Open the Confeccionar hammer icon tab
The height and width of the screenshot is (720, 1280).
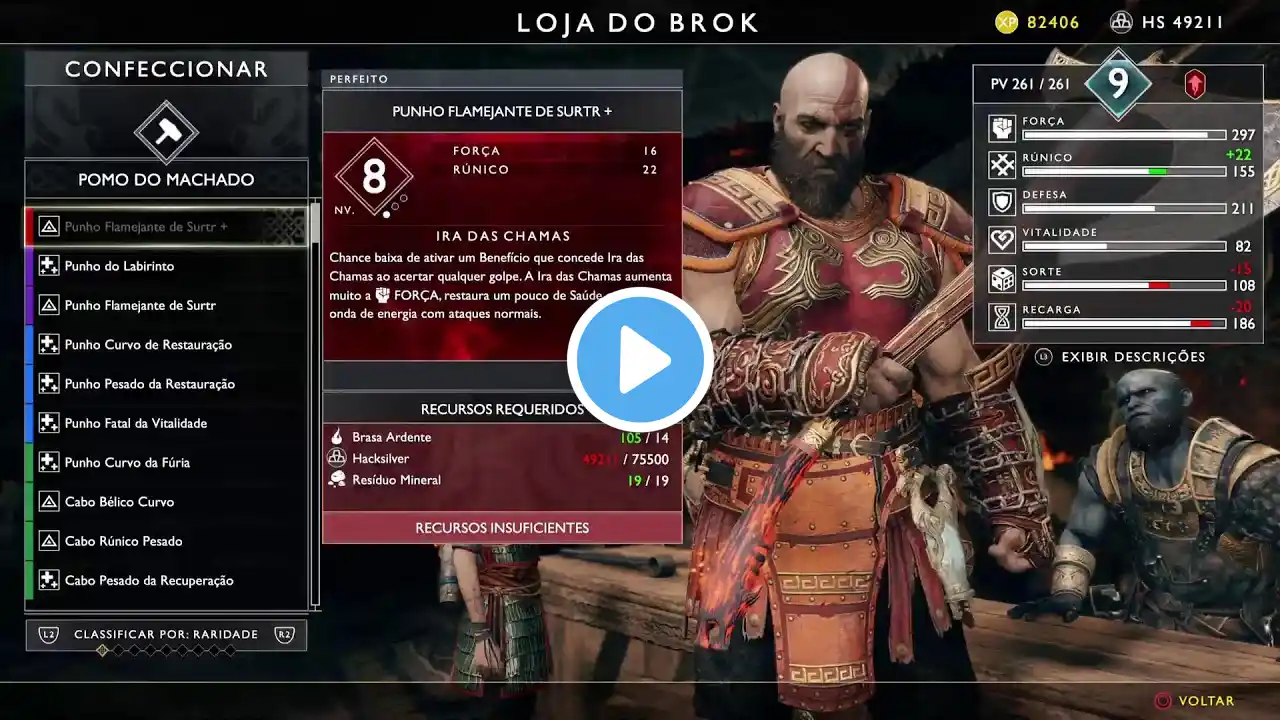point(166,131)
